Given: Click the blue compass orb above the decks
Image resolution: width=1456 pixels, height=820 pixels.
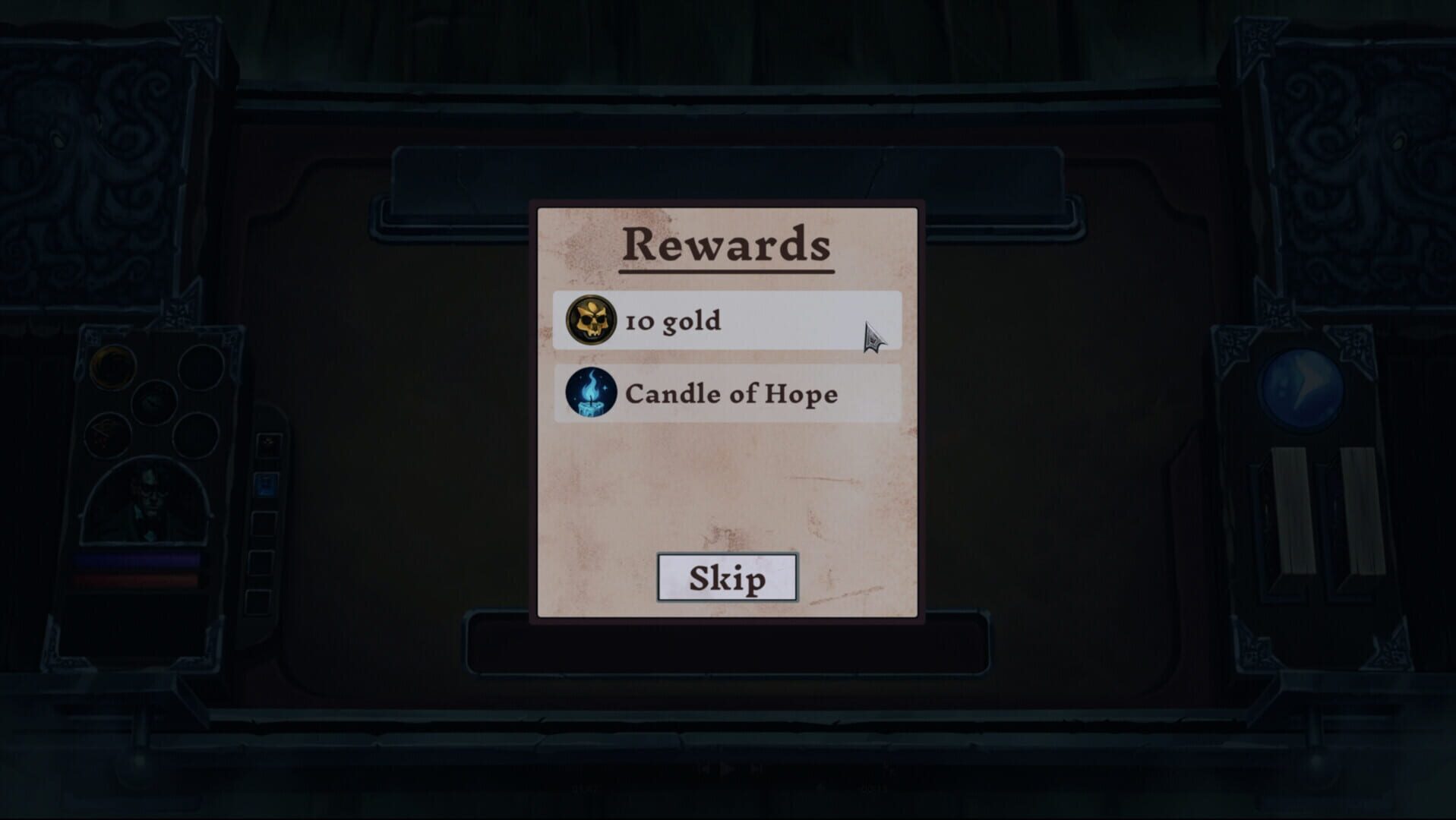Looking at the screenshot, I should coord(1302,389).
